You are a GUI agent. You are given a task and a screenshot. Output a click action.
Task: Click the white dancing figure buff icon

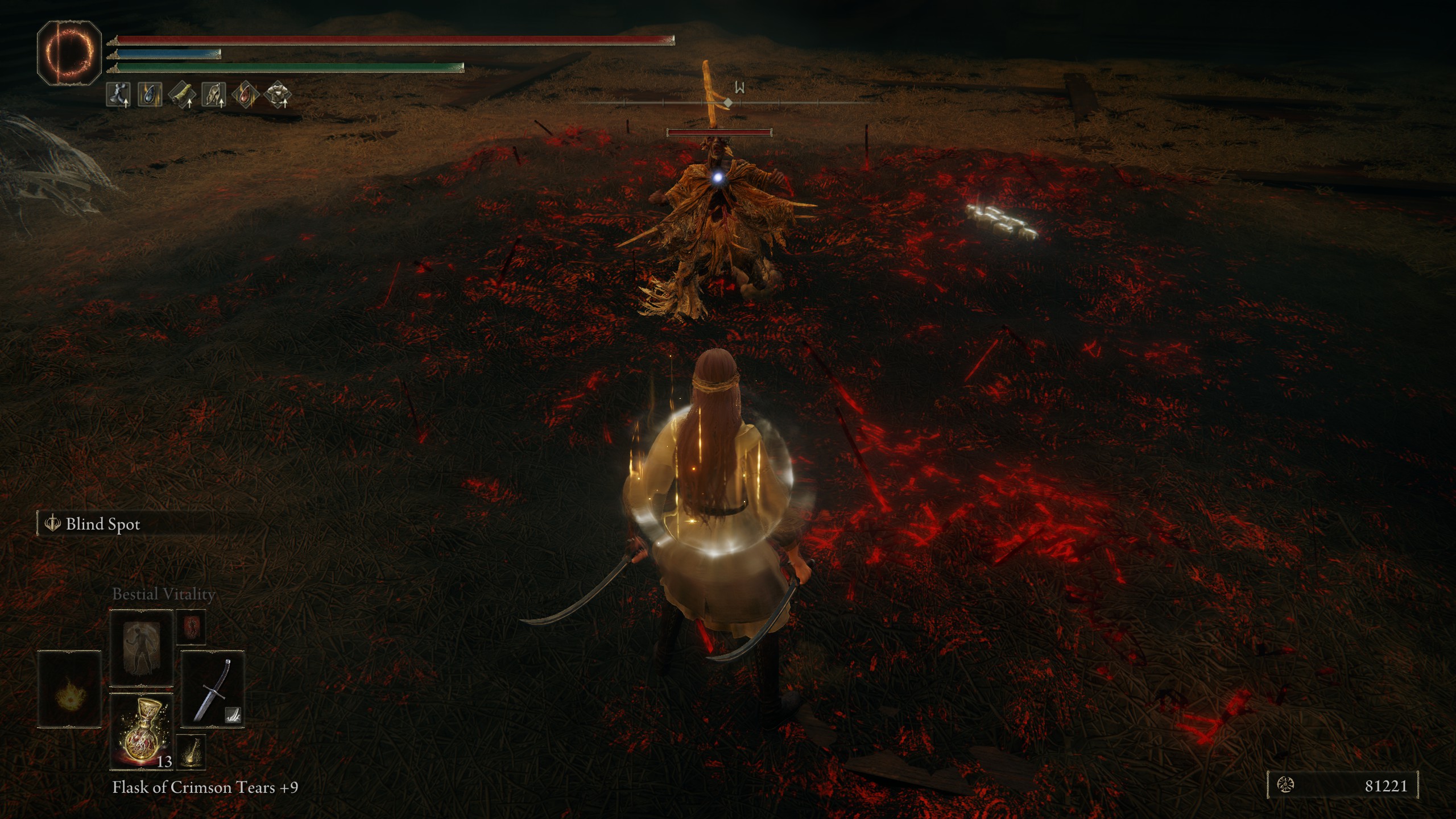pyautogui.click(x=118, y=94)
